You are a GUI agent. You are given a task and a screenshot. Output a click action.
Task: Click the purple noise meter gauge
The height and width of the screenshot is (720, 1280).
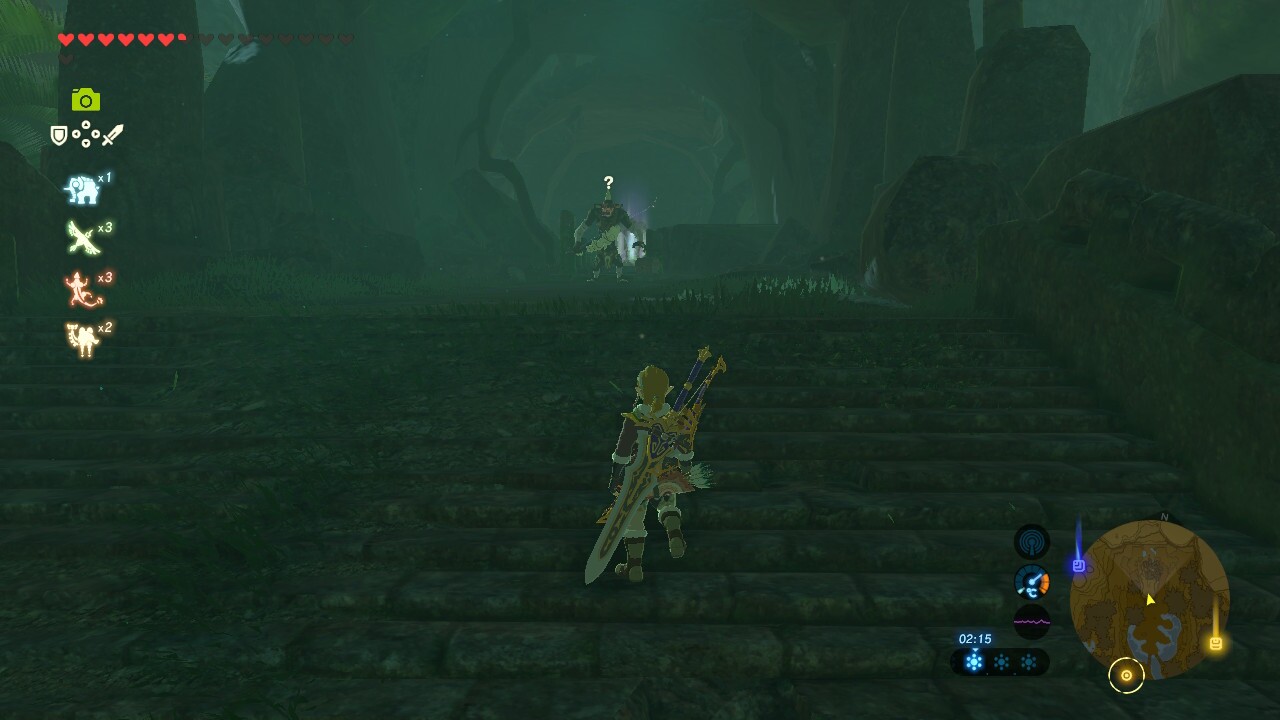pos(1030,620)
